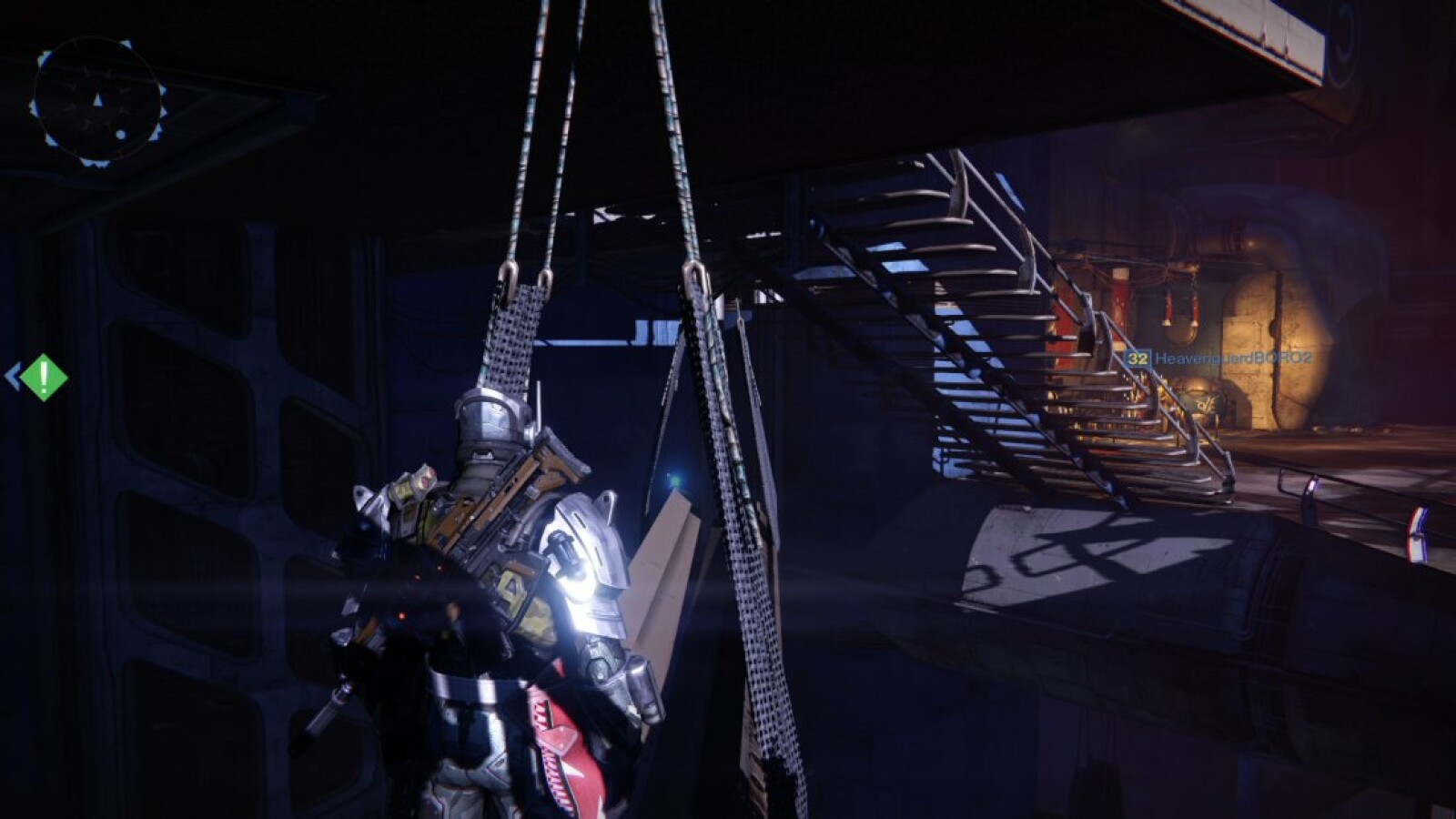Select the circular porthole above the nameplate
1456x819 pixels.
tap(1178, 329)
